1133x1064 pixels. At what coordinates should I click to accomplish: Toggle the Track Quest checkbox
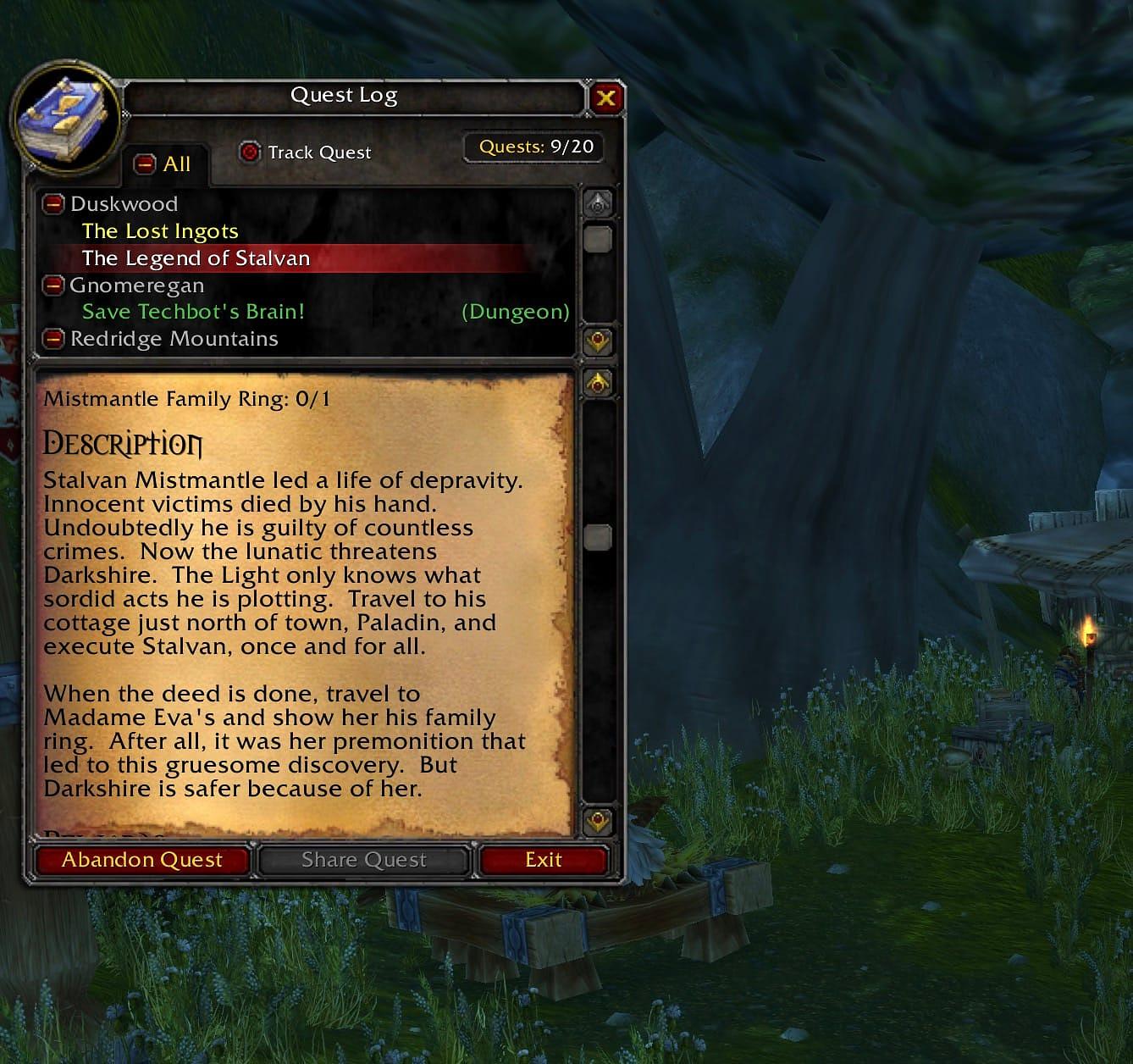click(x=249, y=152)
